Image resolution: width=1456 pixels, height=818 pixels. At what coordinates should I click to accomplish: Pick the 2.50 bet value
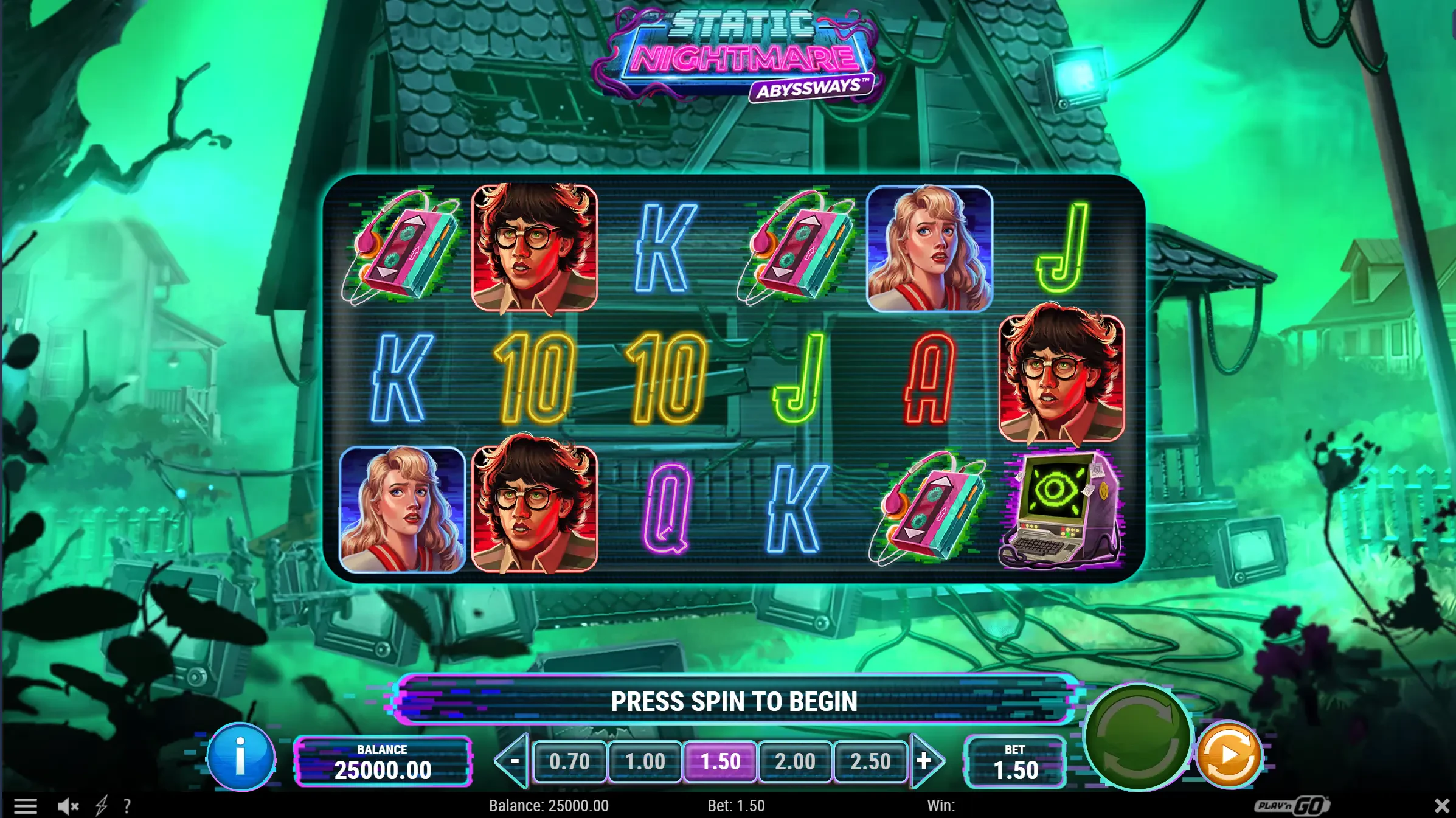coord(870,761)
